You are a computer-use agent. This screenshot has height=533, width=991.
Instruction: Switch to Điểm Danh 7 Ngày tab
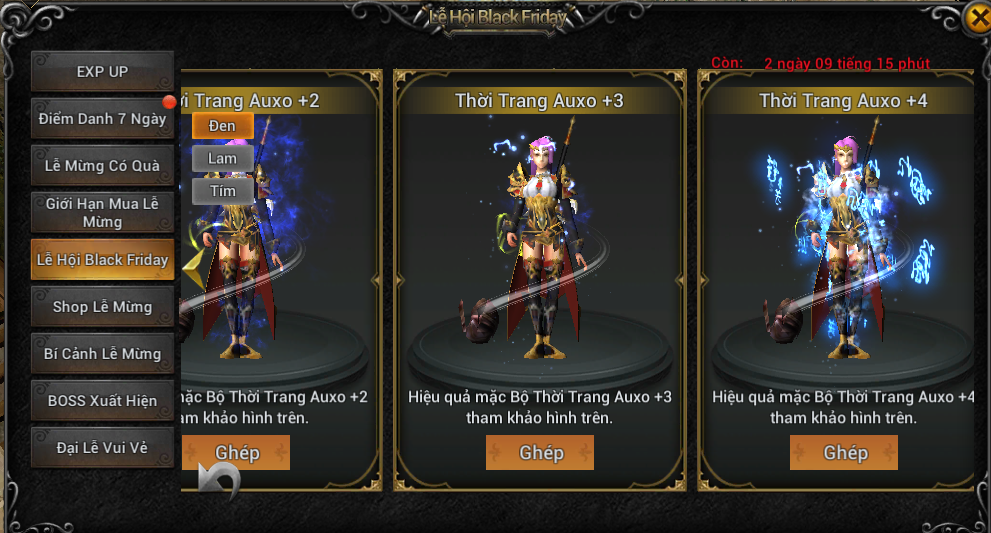[x=102, y=119]
